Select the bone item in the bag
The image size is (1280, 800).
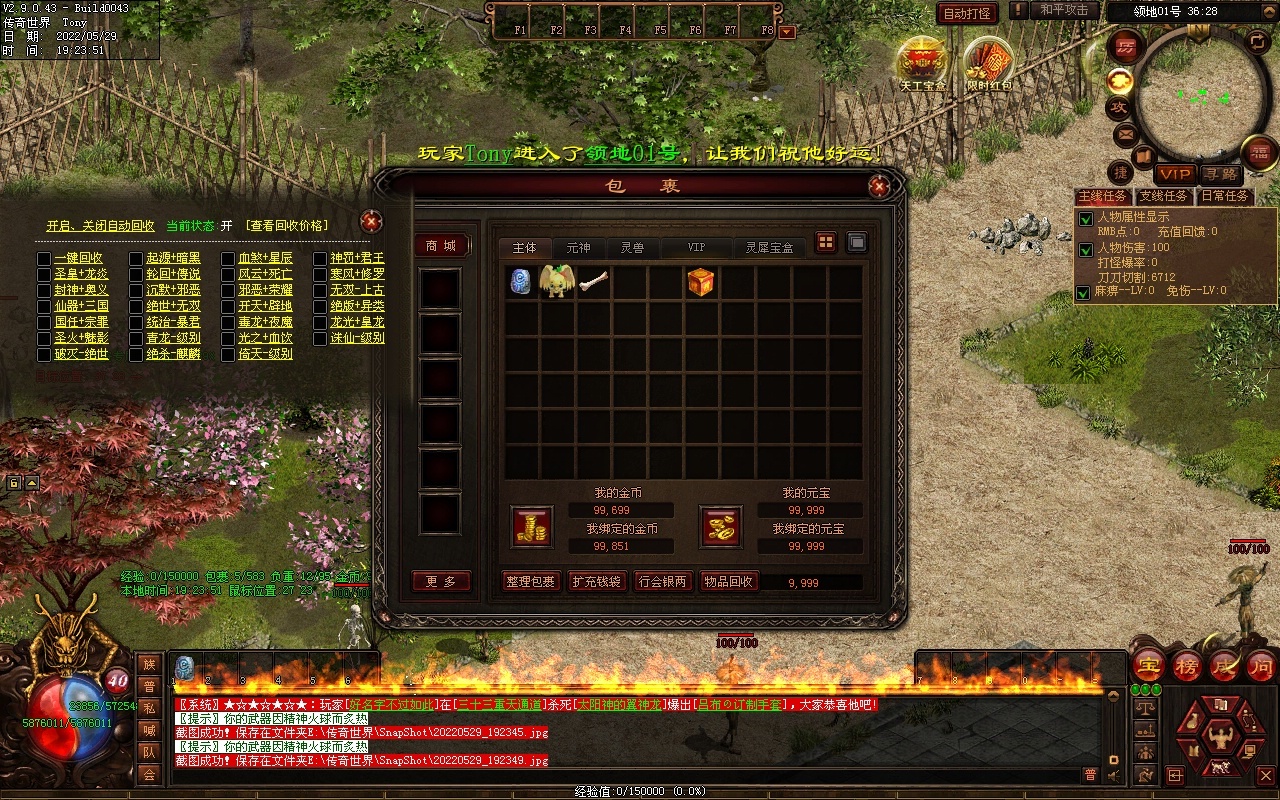(x=593, y=282)
